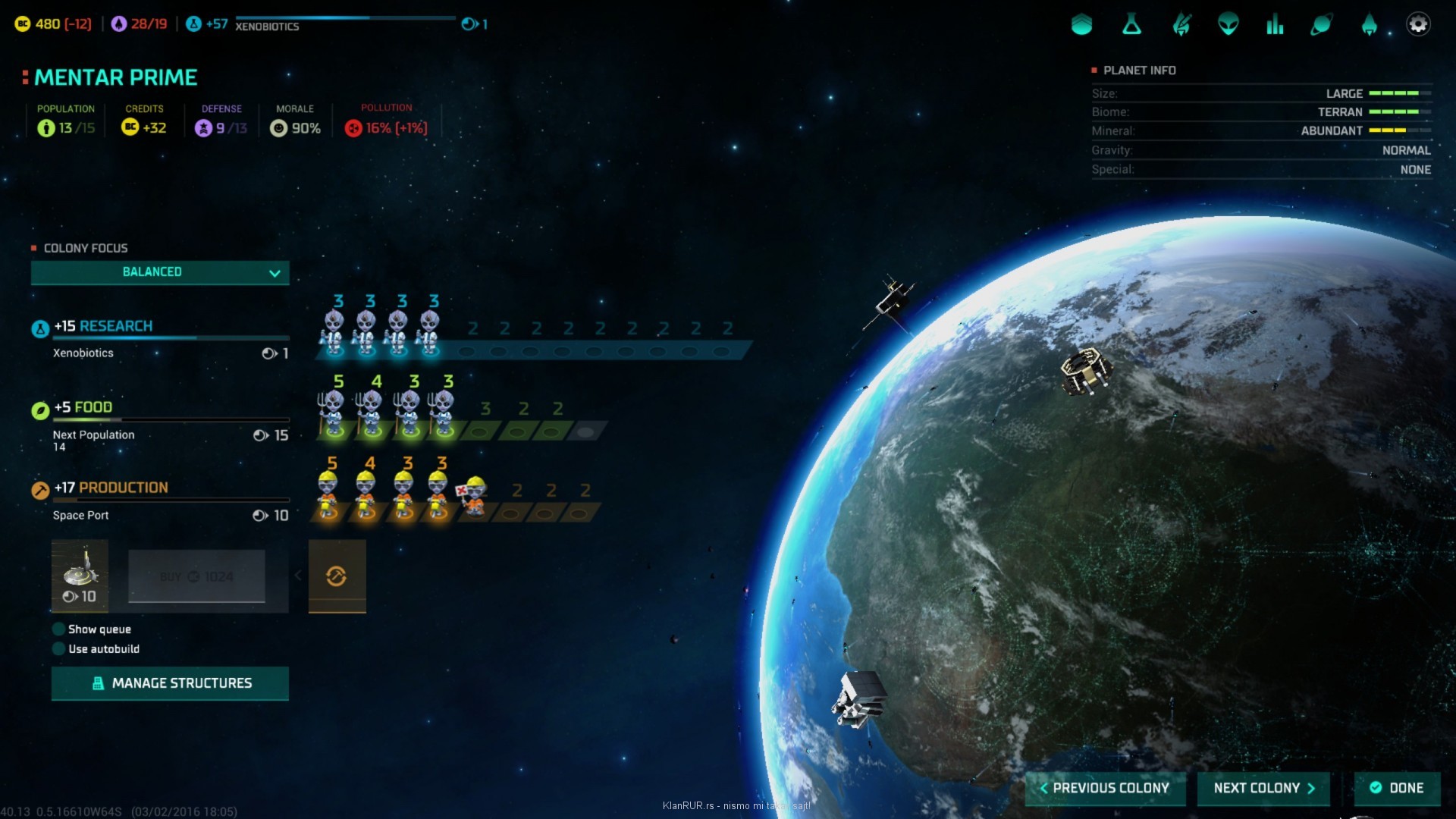Select the Space Port production item
The width and height of the screenshot is (1456, 819).
point(80,576)
